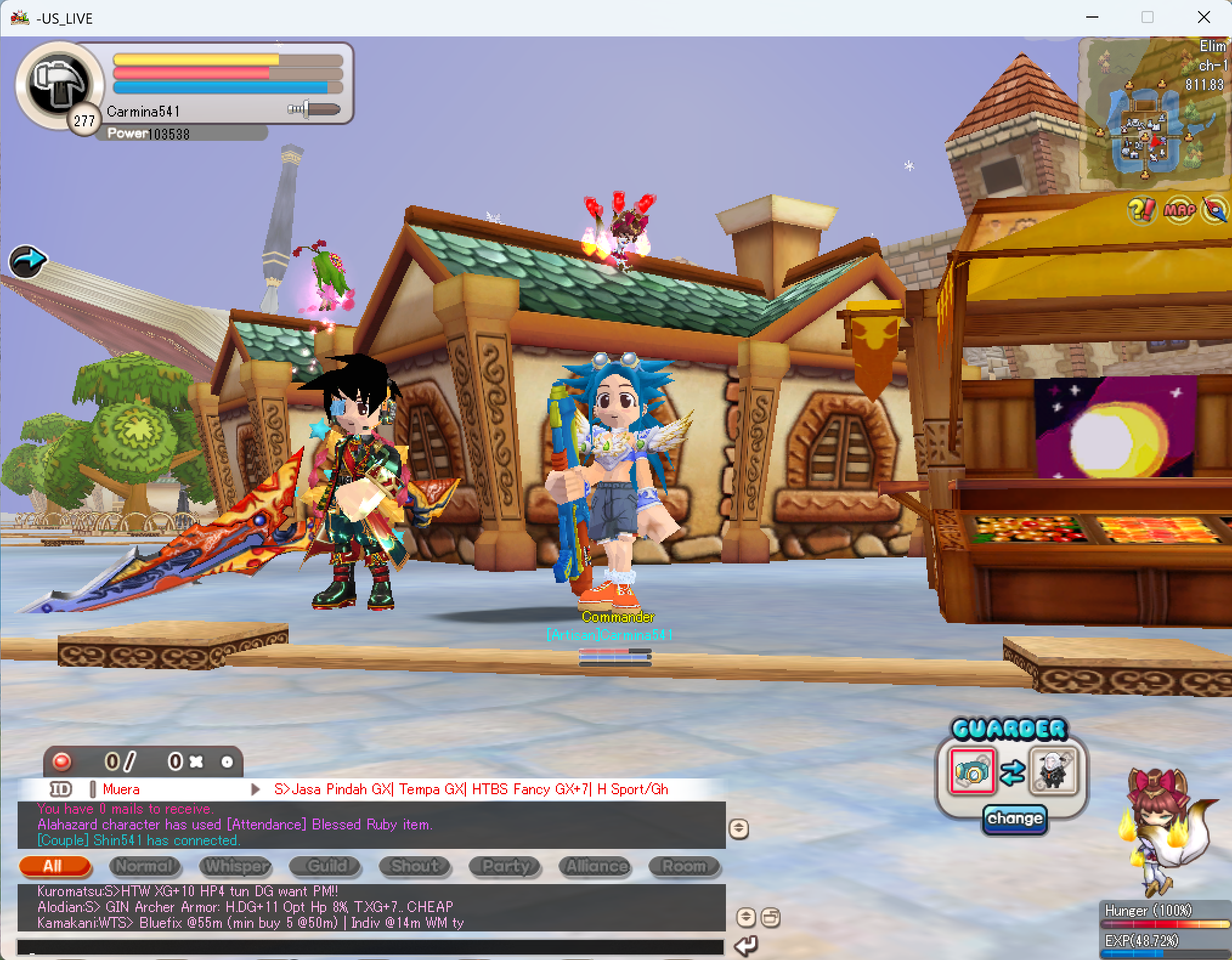Send chat with the enter arrow button
Screen dimensions: 1232x960
746,945
